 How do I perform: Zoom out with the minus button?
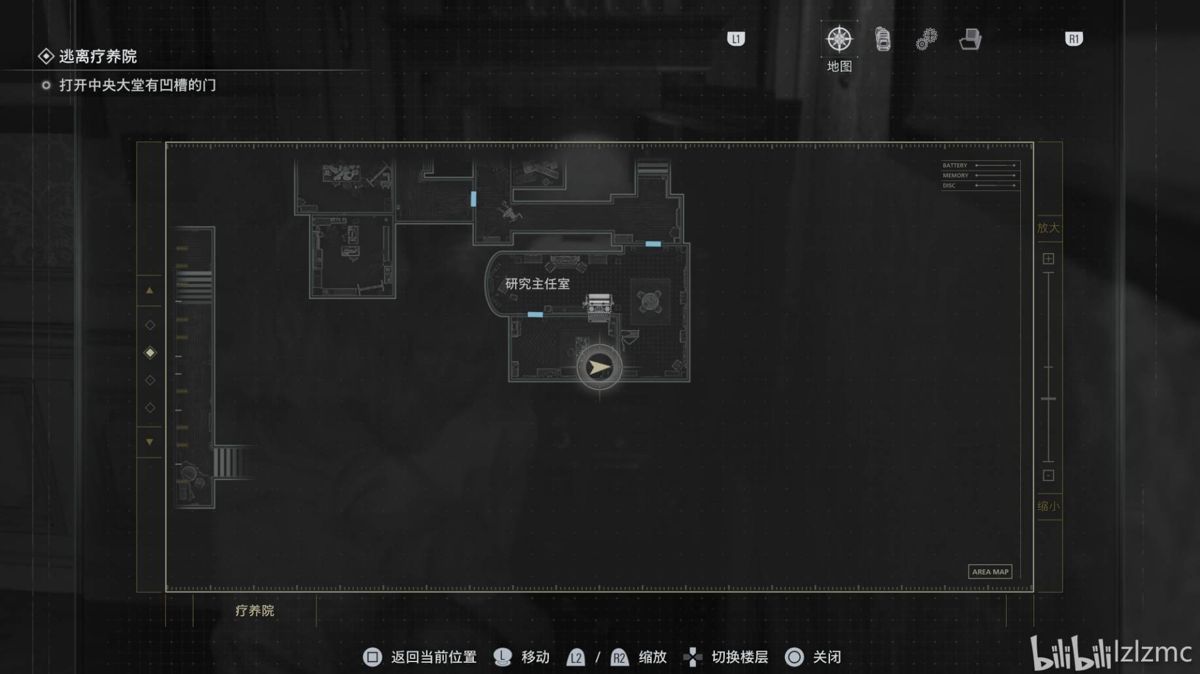coord(1048,476)
